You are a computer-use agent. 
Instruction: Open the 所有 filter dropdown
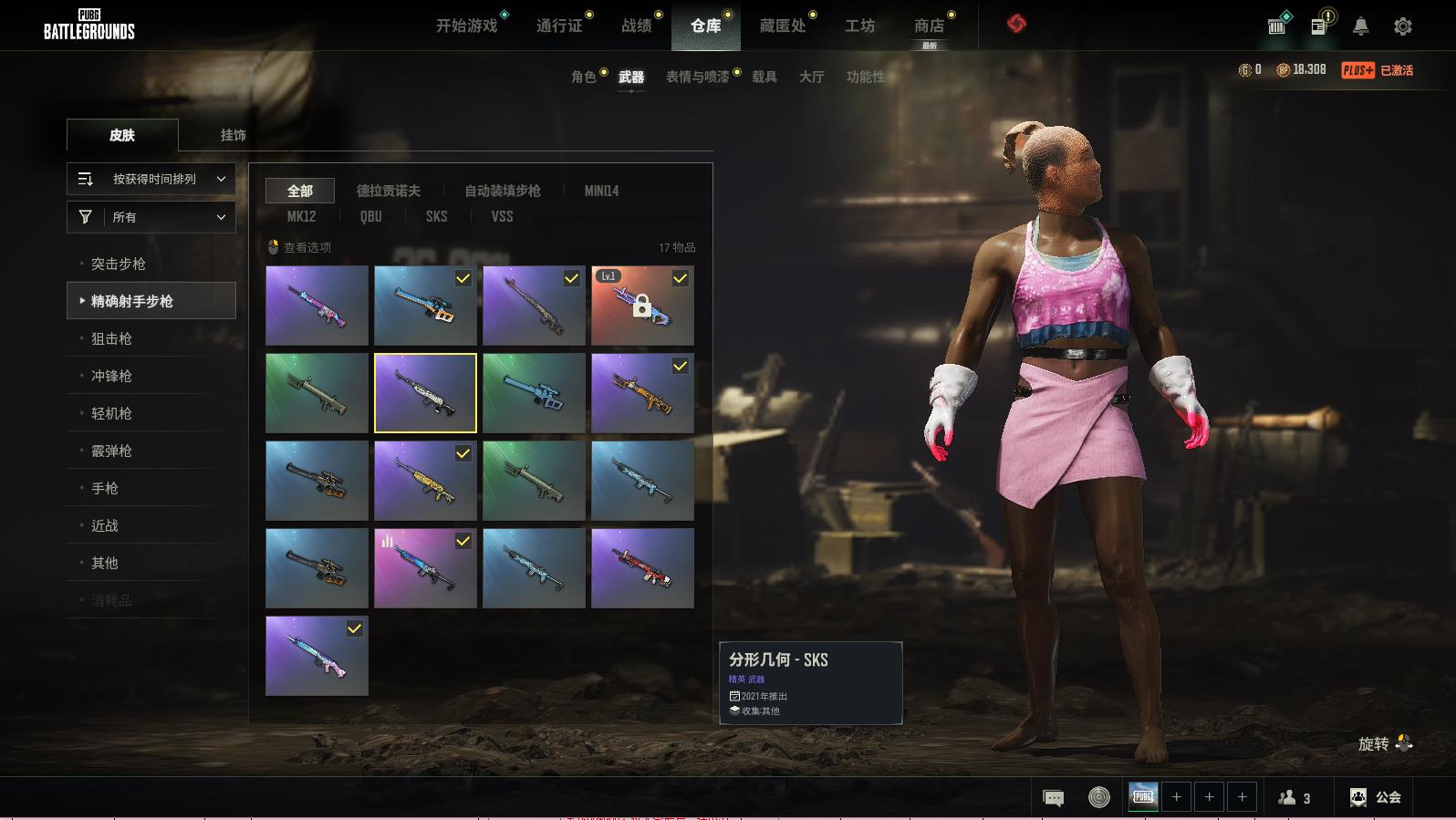(x=151, y=217)
